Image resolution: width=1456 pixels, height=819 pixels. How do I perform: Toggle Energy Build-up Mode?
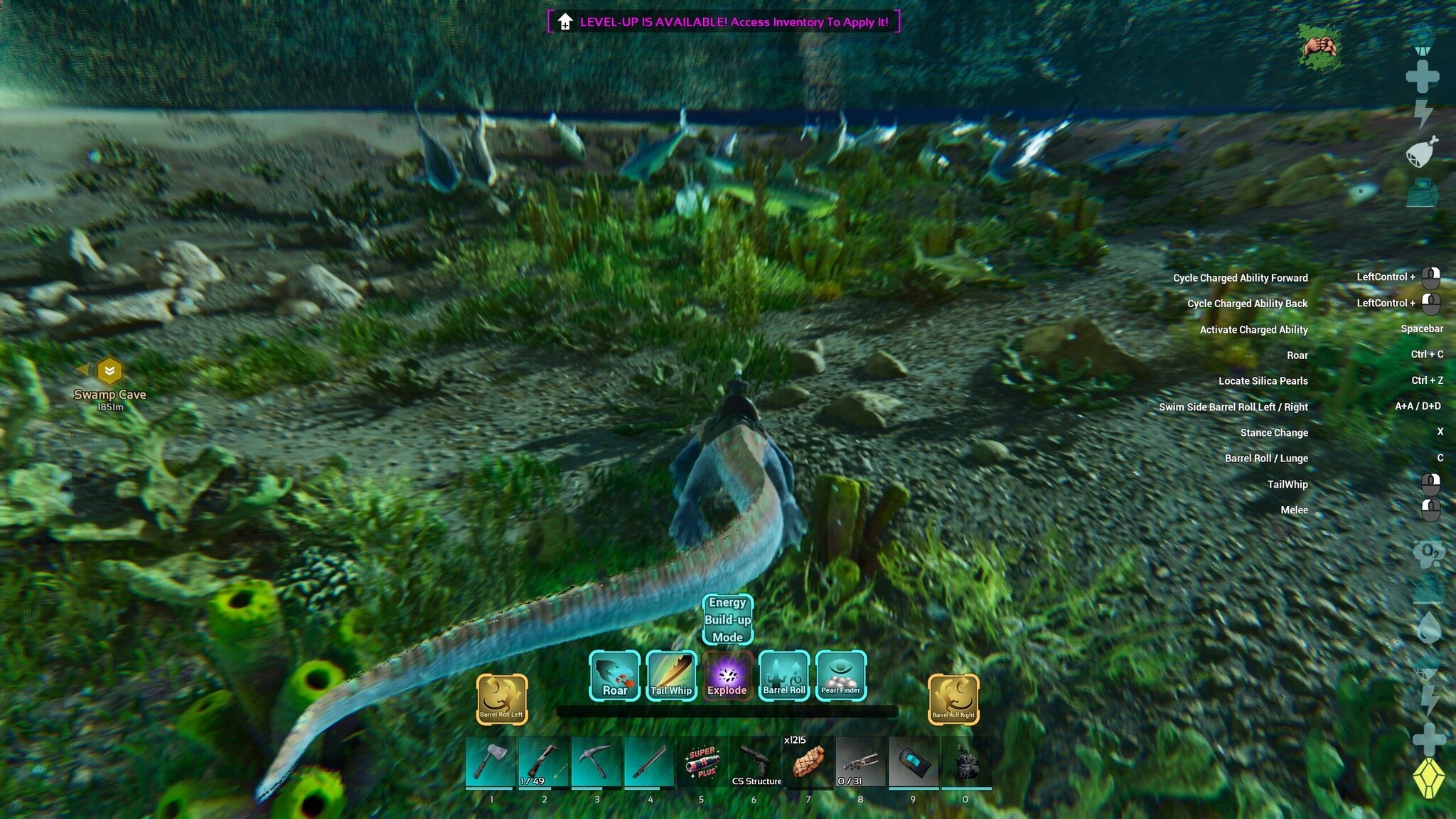[x=727, y=620]
